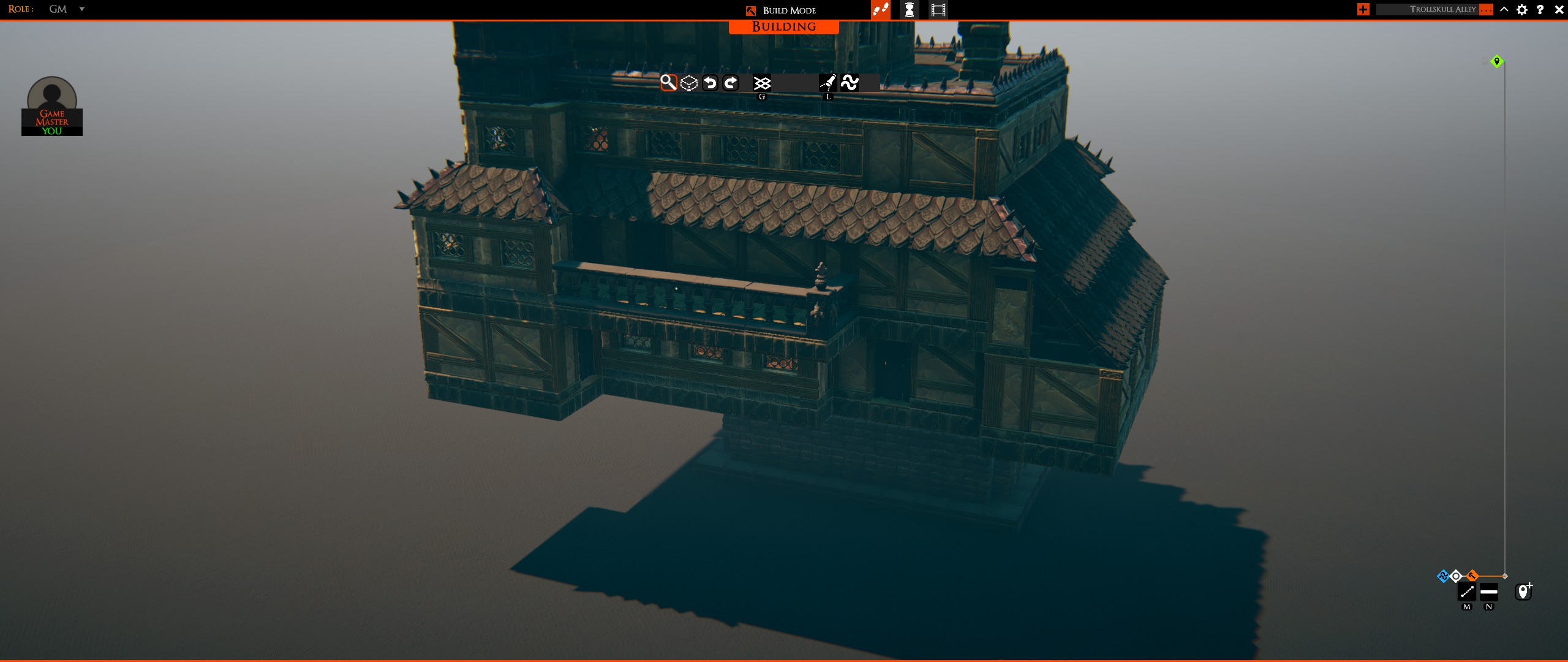Image resolution: width=1568 pixels, height=662 pixels.
Task: Toggle the ruler measurement tool labeled M
Action: click(1468, 591)
